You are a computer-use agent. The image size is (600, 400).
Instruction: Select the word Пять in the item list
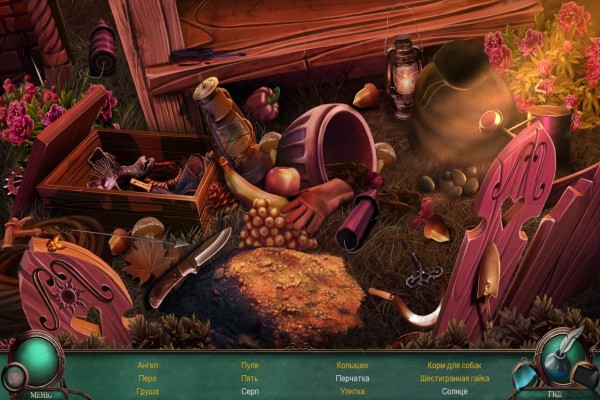(x=250, y=379)
